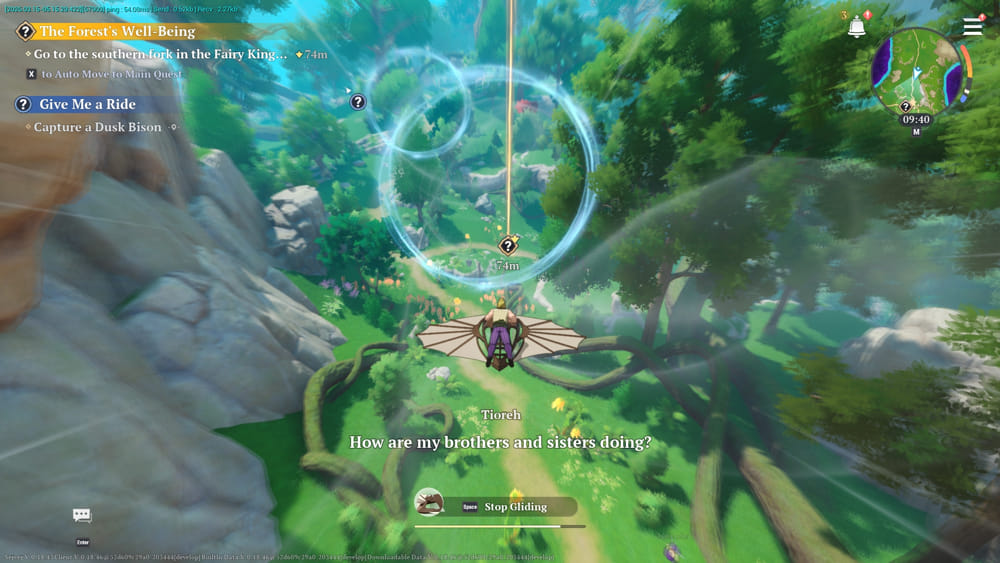Viewport: 1000px width, 563px height.
Task: Open the chat speech bubble icon
Action: 82,515
